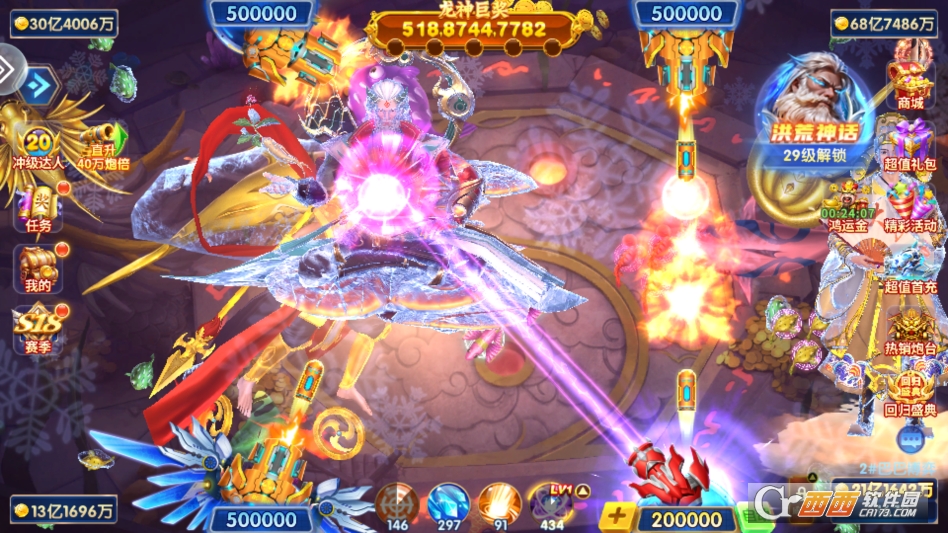Activate the target lock skill
948x533 pixels.
pyautogui.click(x=398, y=502)
